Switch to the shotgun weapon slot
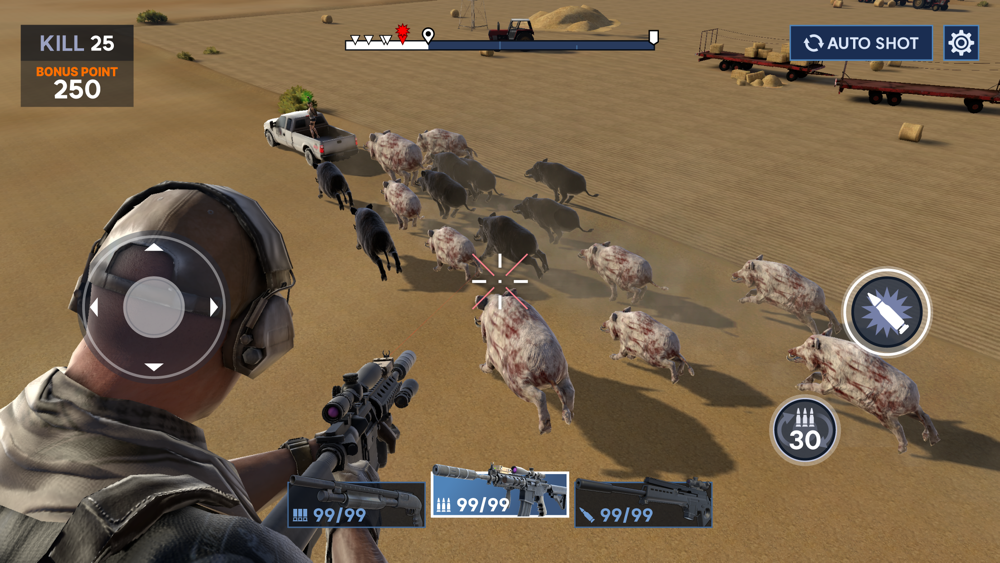1000x563 pixels. [x=356, y=504]
